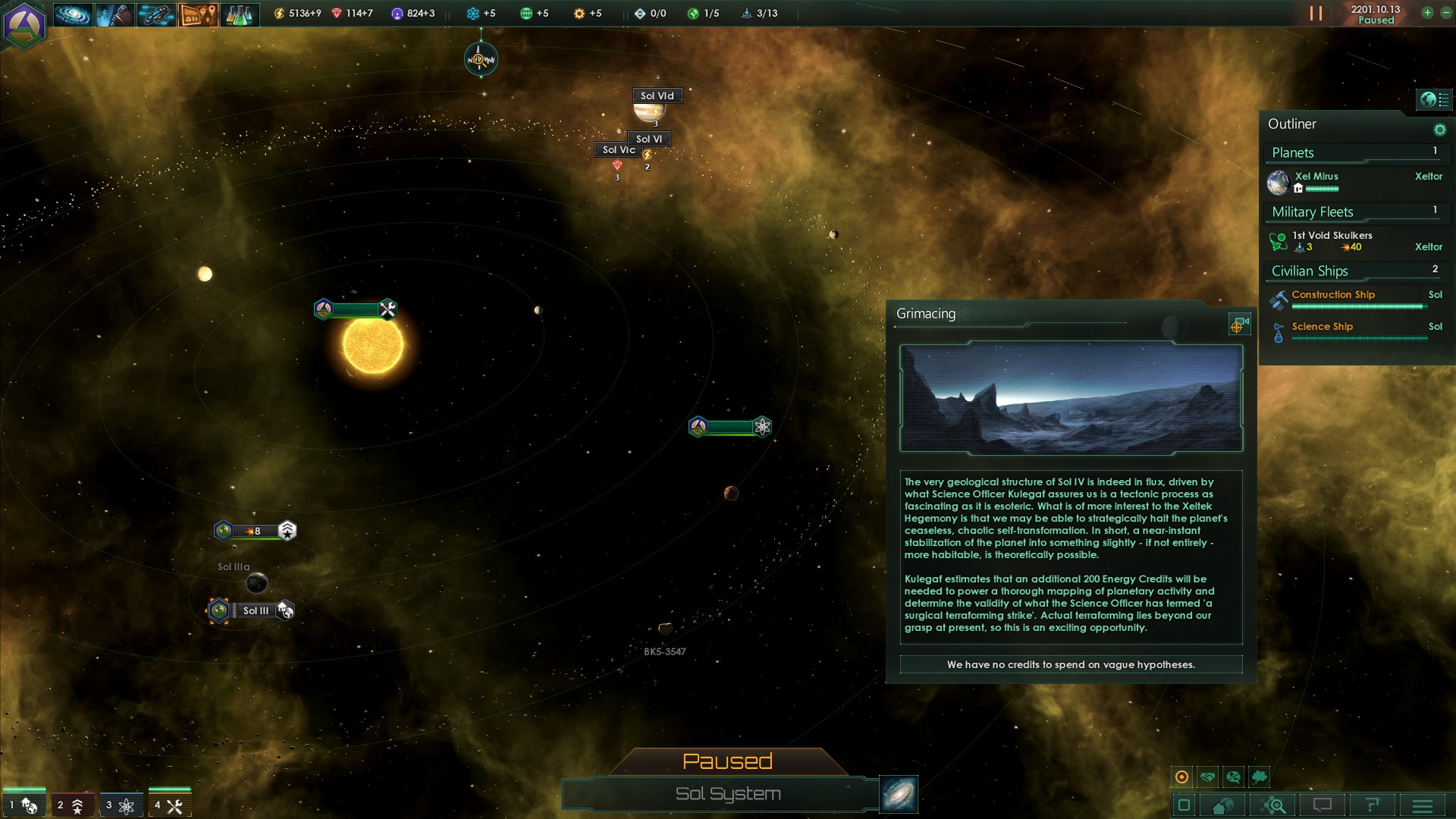Viewport: 1456px width, 819px height.
Task: Open the ship designer from the top bar
Action: click(156, 14)
